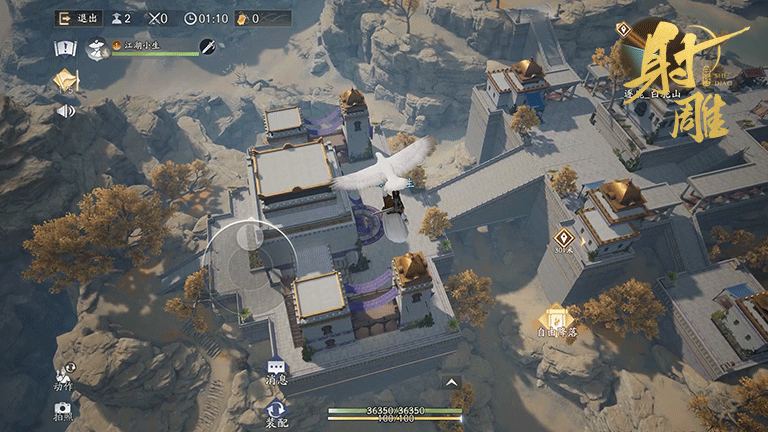Screen dimensions: 768x432
Task: Toggle the sound speaker icon
Action: 65,111
